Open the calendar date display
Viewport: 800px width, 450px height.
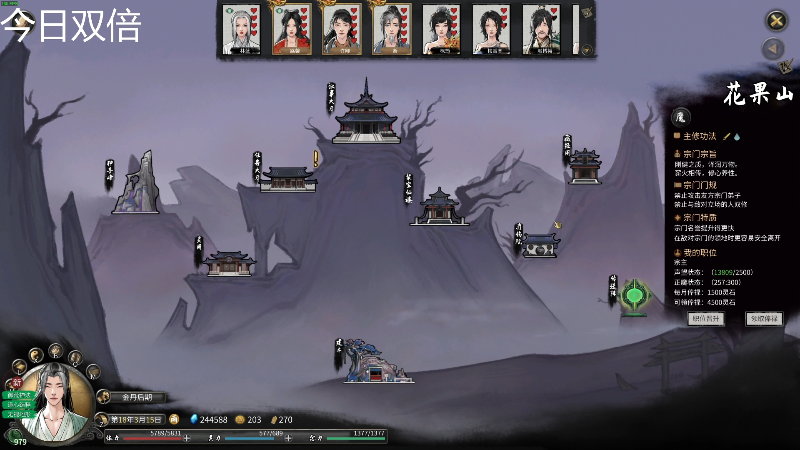tap(136, 419)
